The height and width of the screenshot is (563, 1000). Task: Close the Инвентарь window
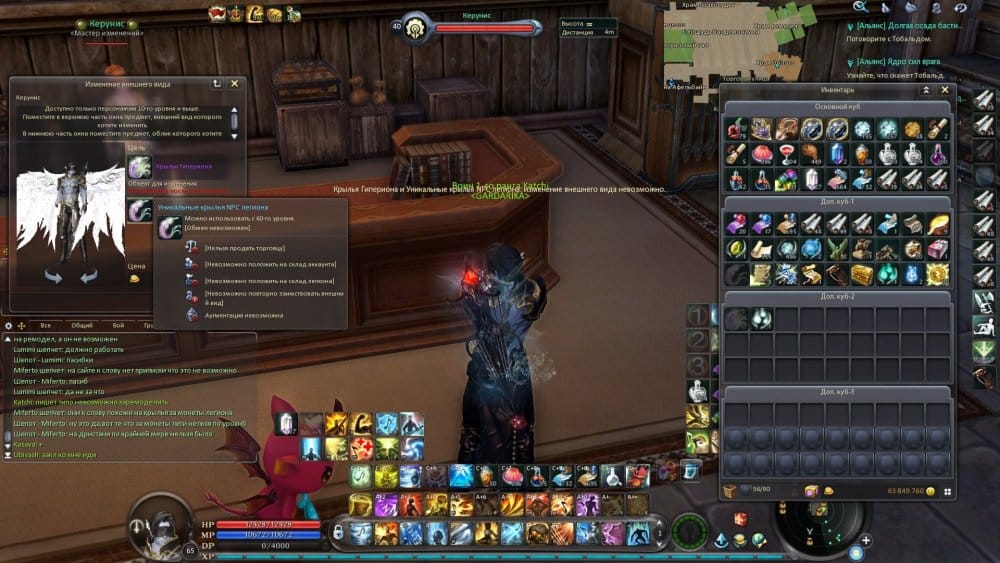point(945,90)
